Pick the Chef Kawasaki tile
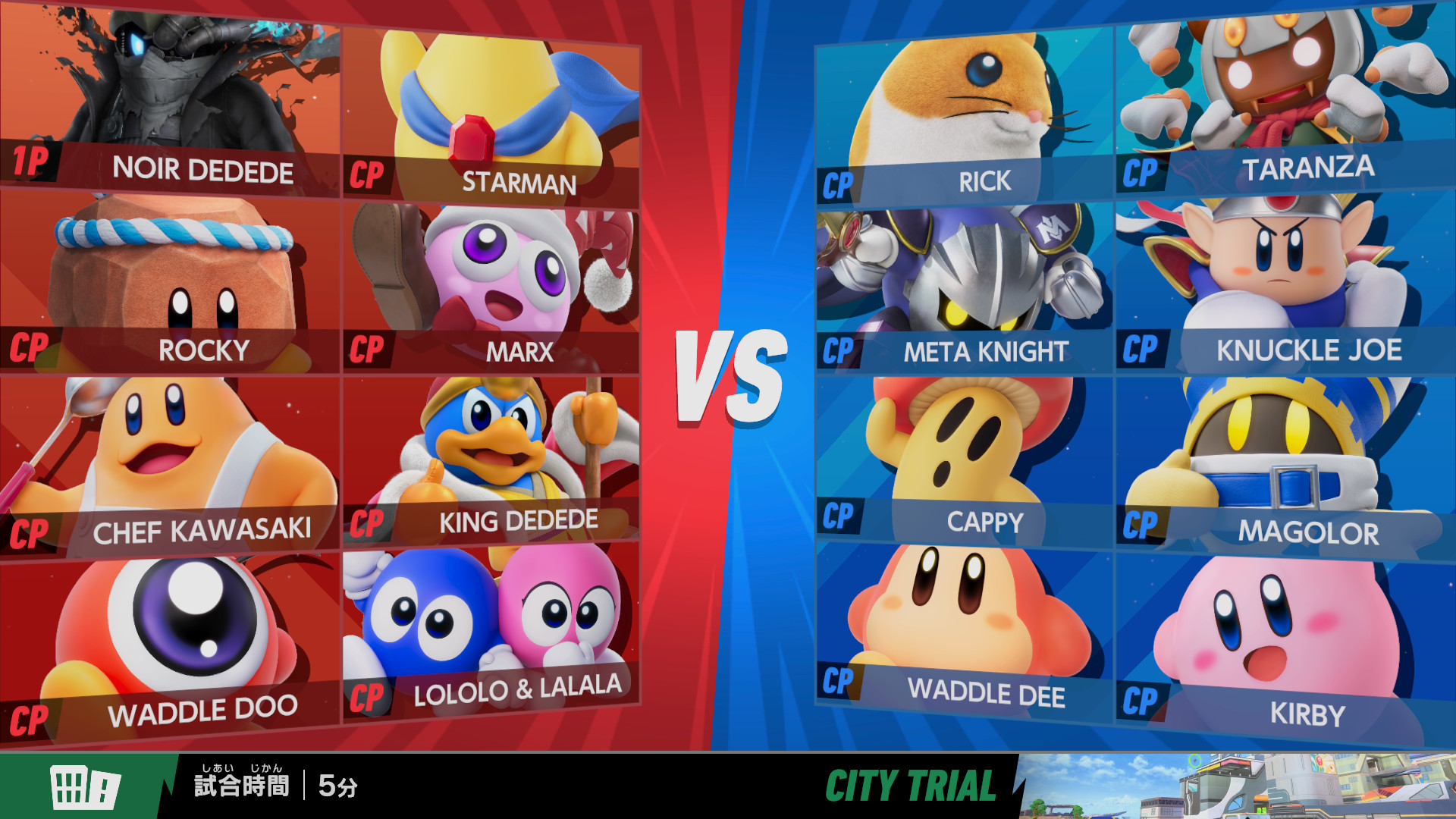This screenshot has height=819, width=1456. click(170, 463)
